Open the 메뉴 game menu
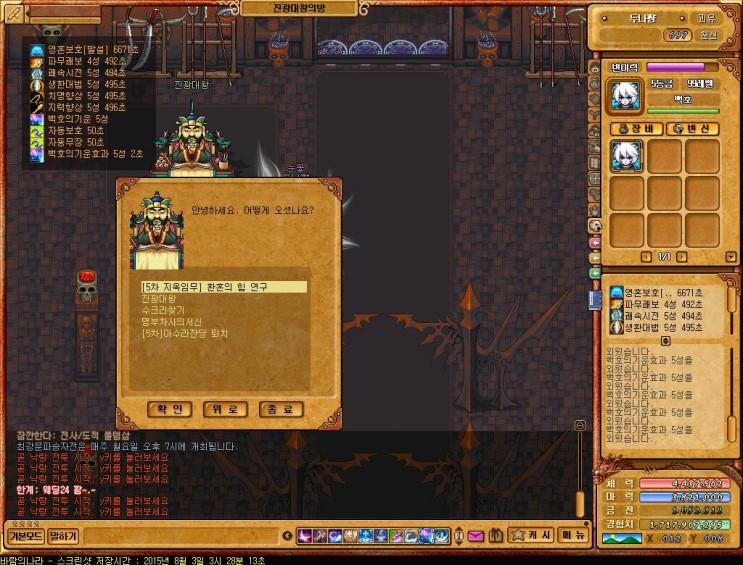 coord(573,536)
